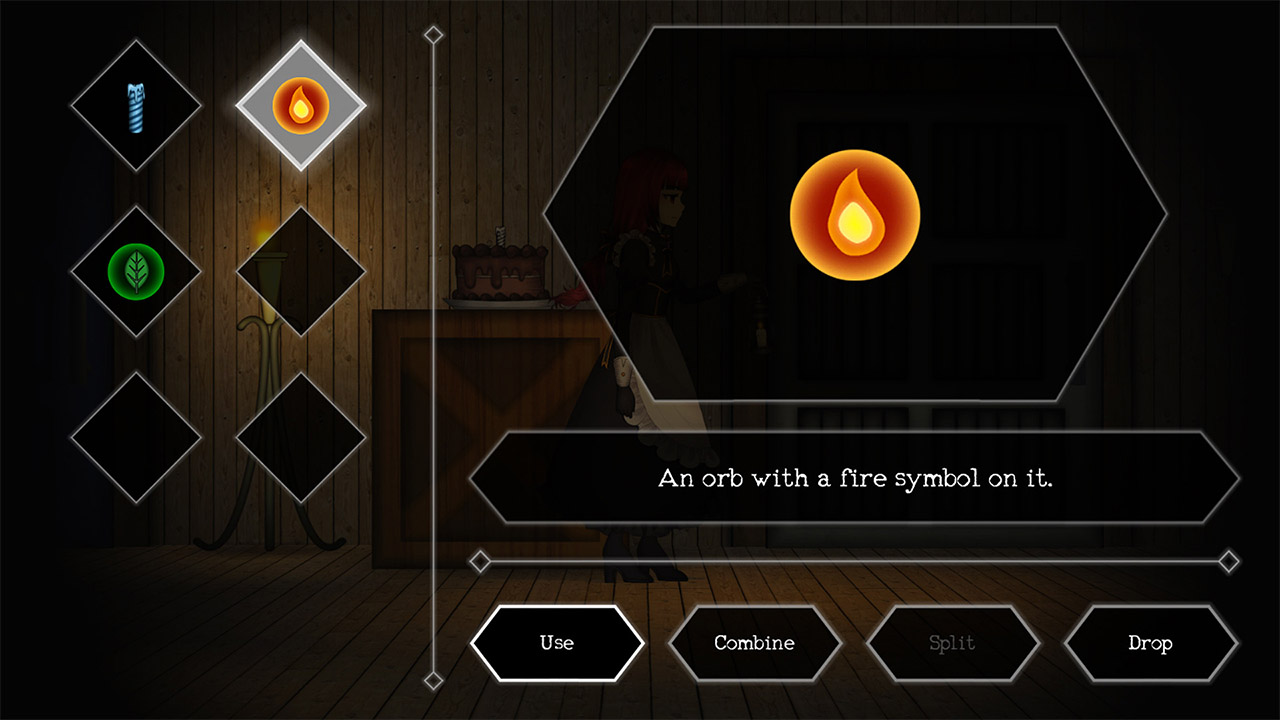Click the right diamond on the separator line

click(1228, 562)
